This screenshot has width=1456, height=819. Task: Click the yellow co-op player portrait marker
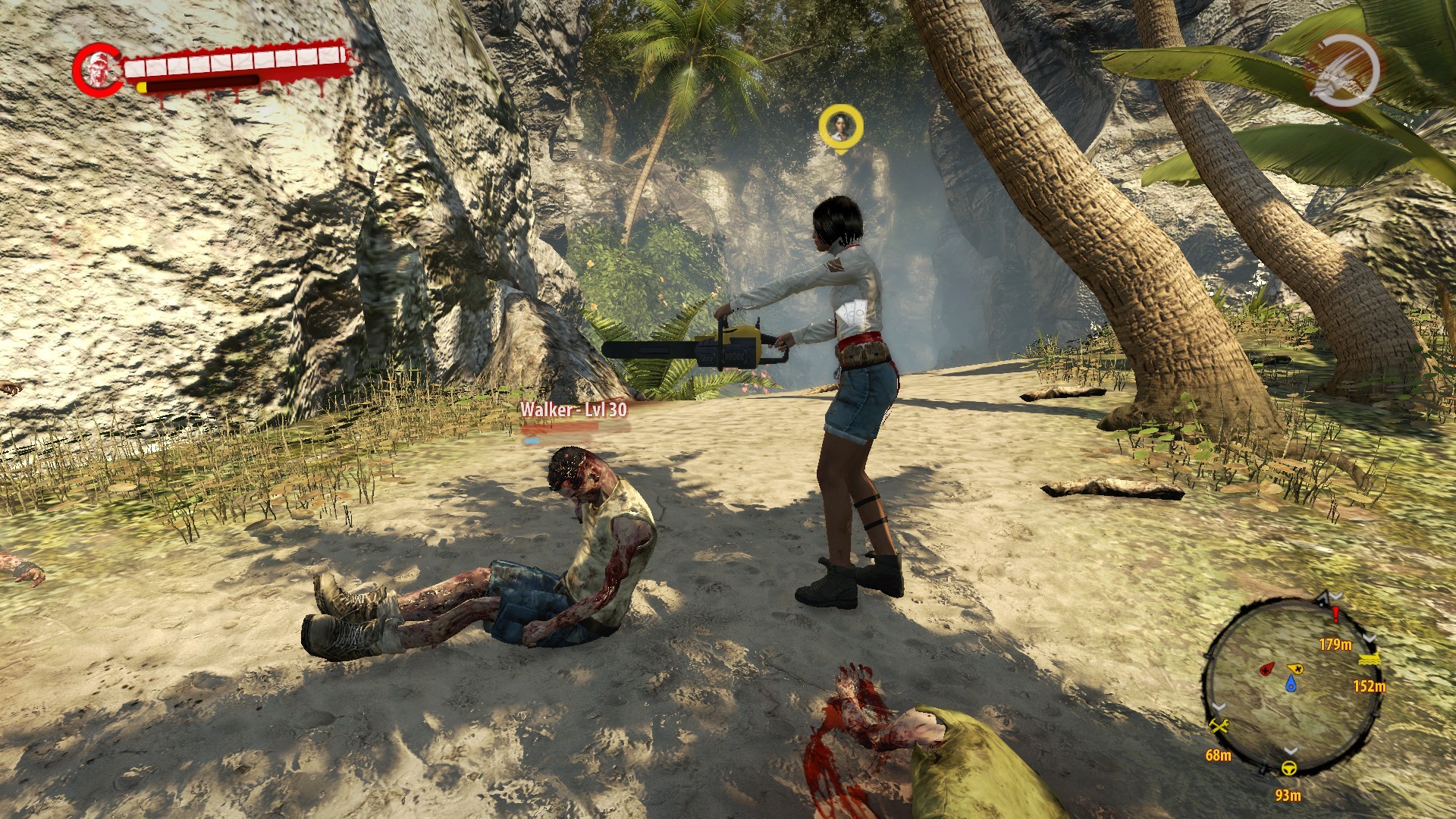coord(840,126)
